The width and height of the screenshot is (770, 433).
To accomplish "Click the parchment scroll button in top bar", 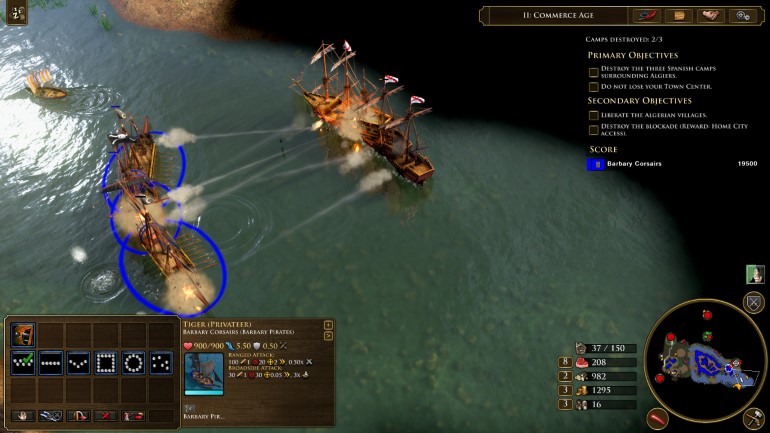I will (679, 16).
